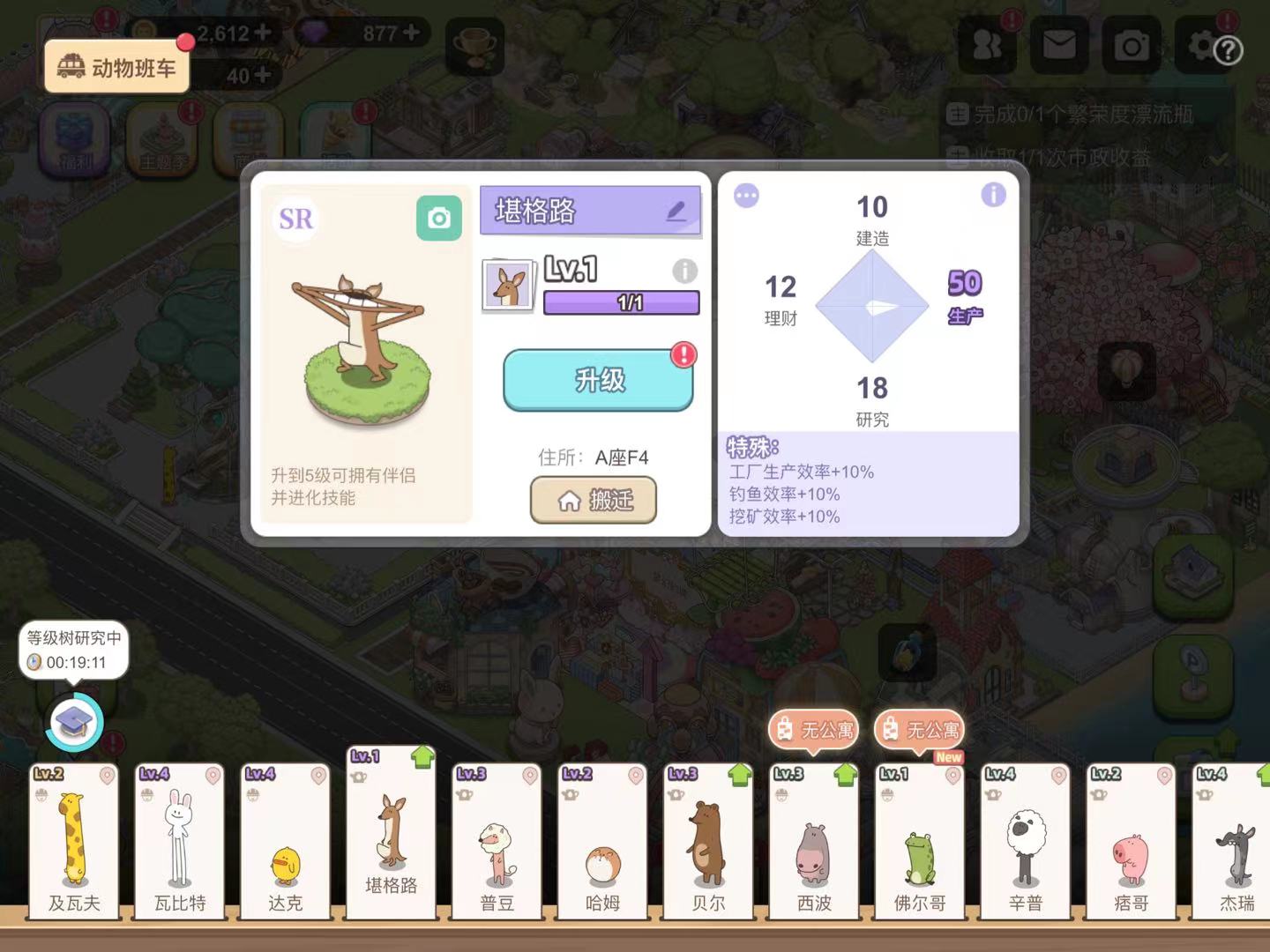Viewport: 1270px width, 952px height.
Task: Choose the rabbit card 瓦比特
Action: [x=180, y=842]
